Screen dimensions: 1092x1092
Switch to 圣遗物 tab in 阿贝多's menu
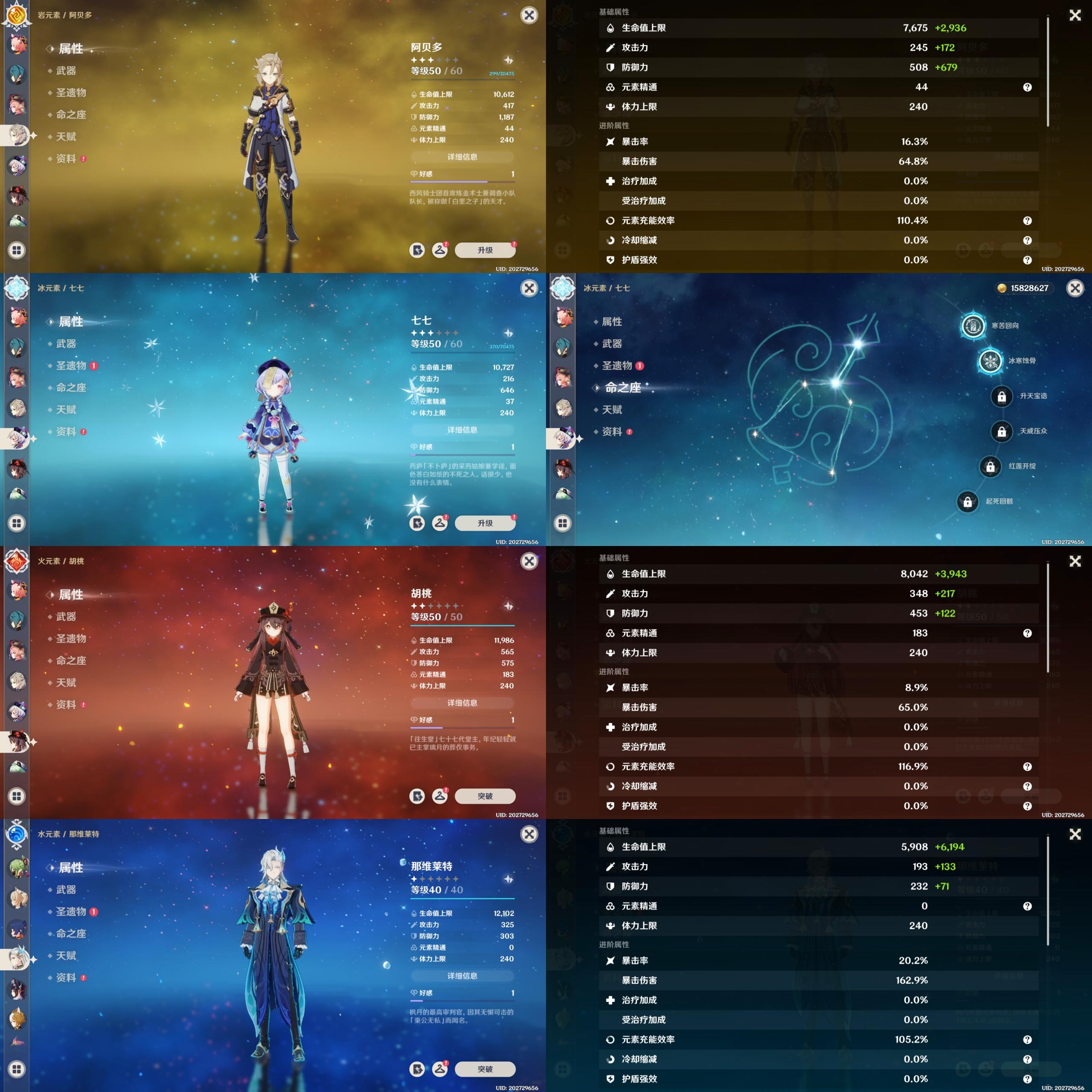71,93
